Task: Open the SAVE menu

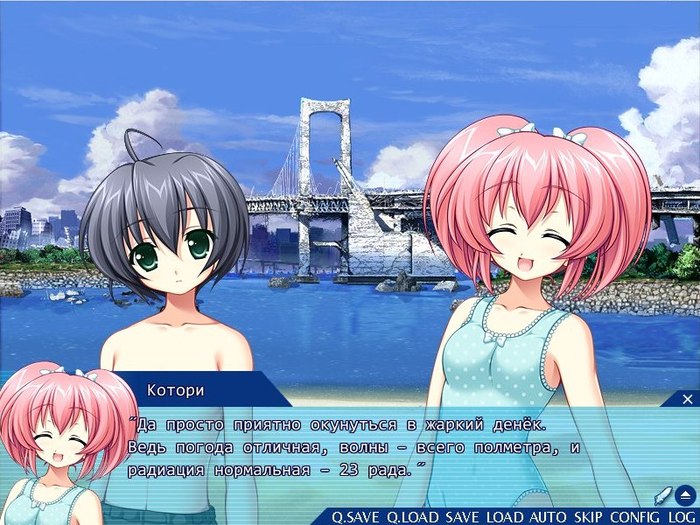Action: 462,516
